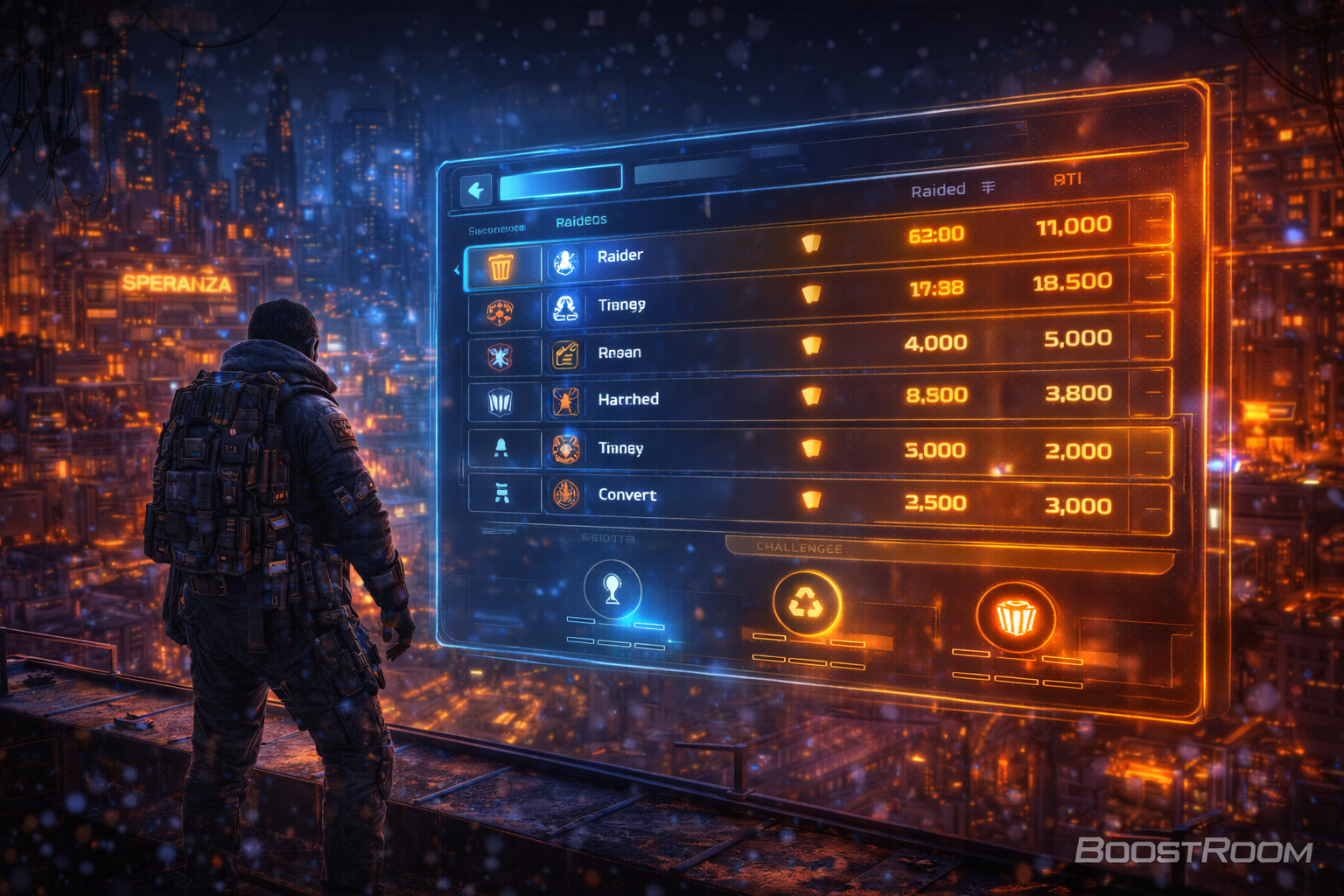The height and width of the screenshot is (896, 1344).
Task: Switch to the Raideos tab
Action: (581, 220)
